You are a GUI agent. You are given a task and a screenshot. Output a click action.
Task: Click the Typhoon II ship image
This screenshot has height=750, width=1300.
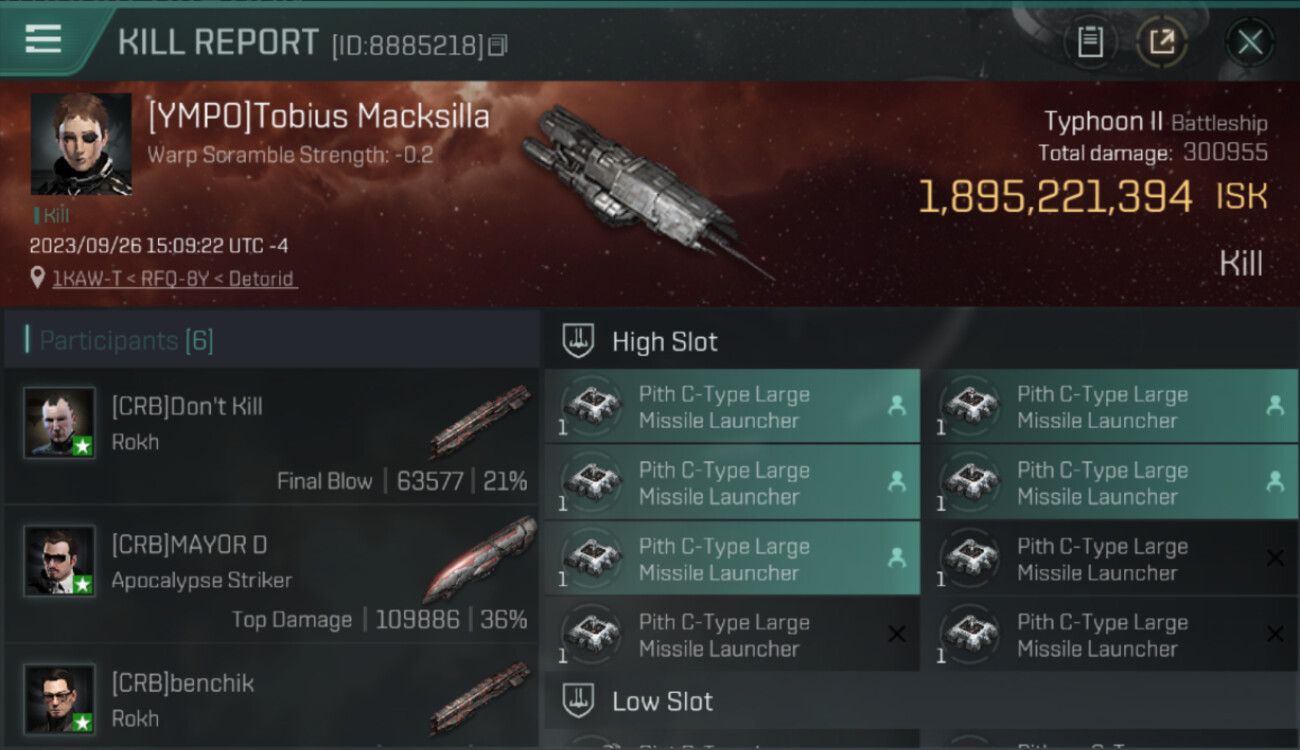[x=640, y=190]
